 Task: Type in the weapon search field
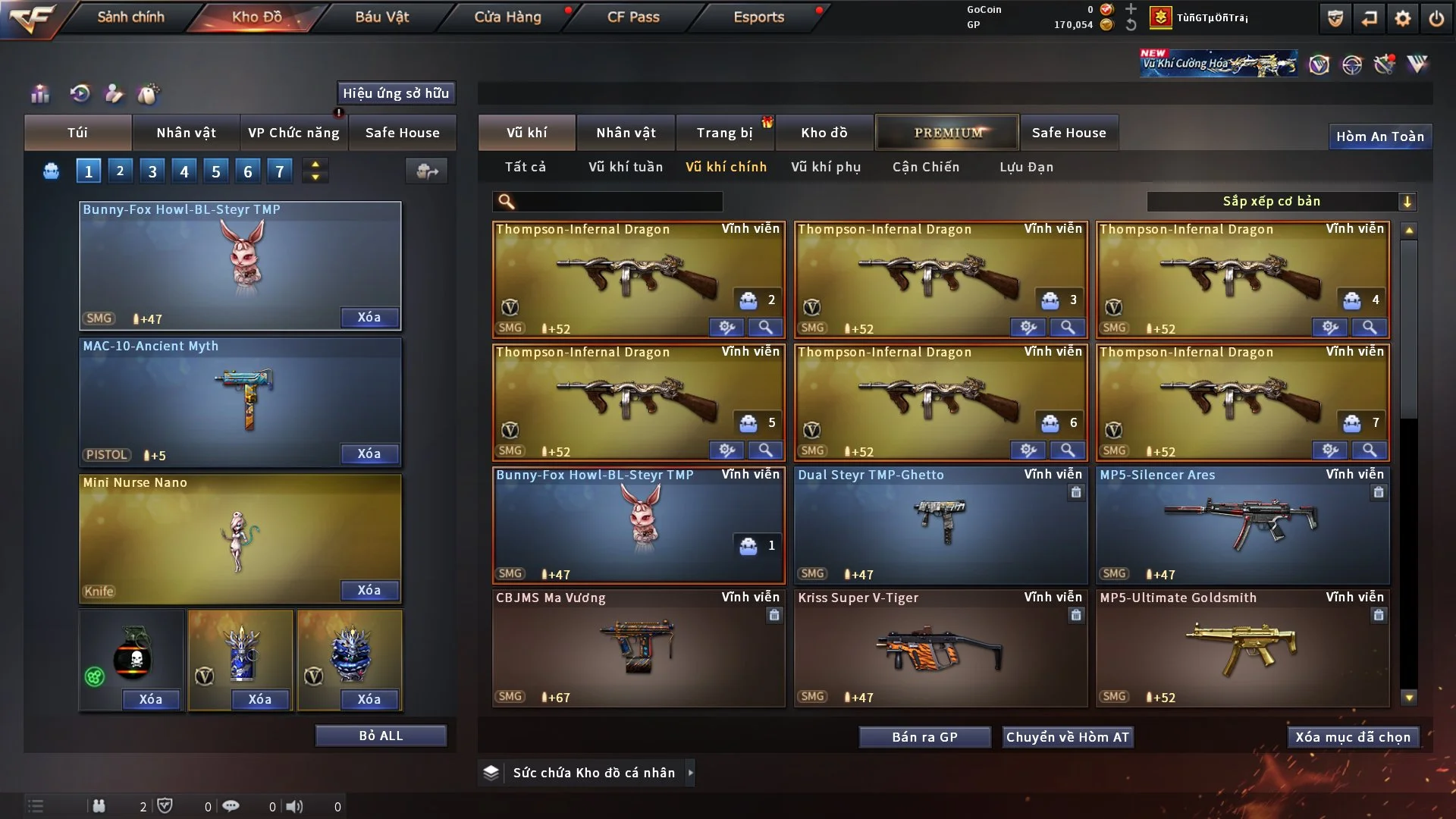pos(618,202)
